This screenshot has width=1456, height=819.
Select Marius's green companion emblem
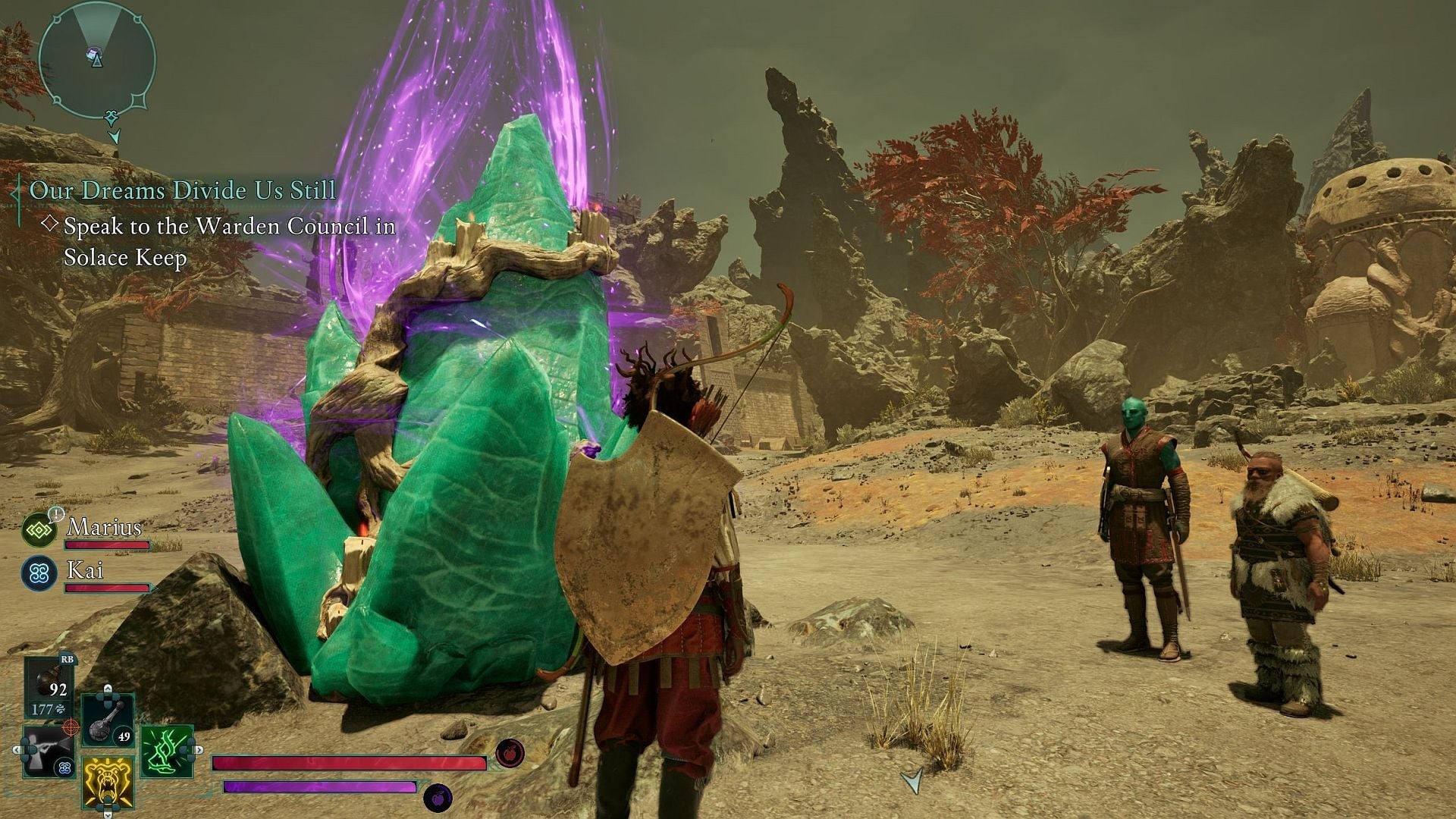pos(39,530)
